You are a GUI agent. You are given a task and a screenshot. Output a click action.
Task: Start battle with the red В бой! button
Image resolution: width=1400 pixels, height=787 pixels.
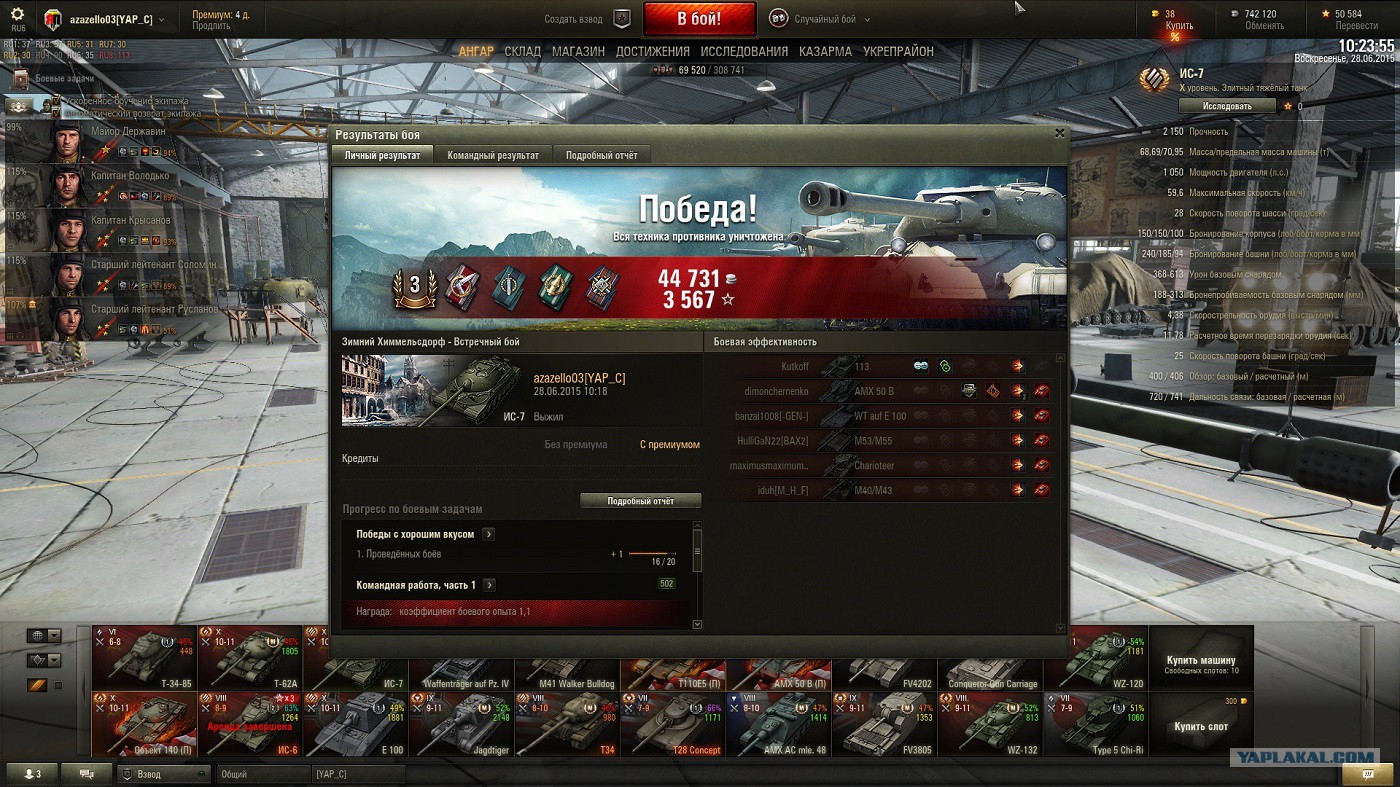[699, 19]
